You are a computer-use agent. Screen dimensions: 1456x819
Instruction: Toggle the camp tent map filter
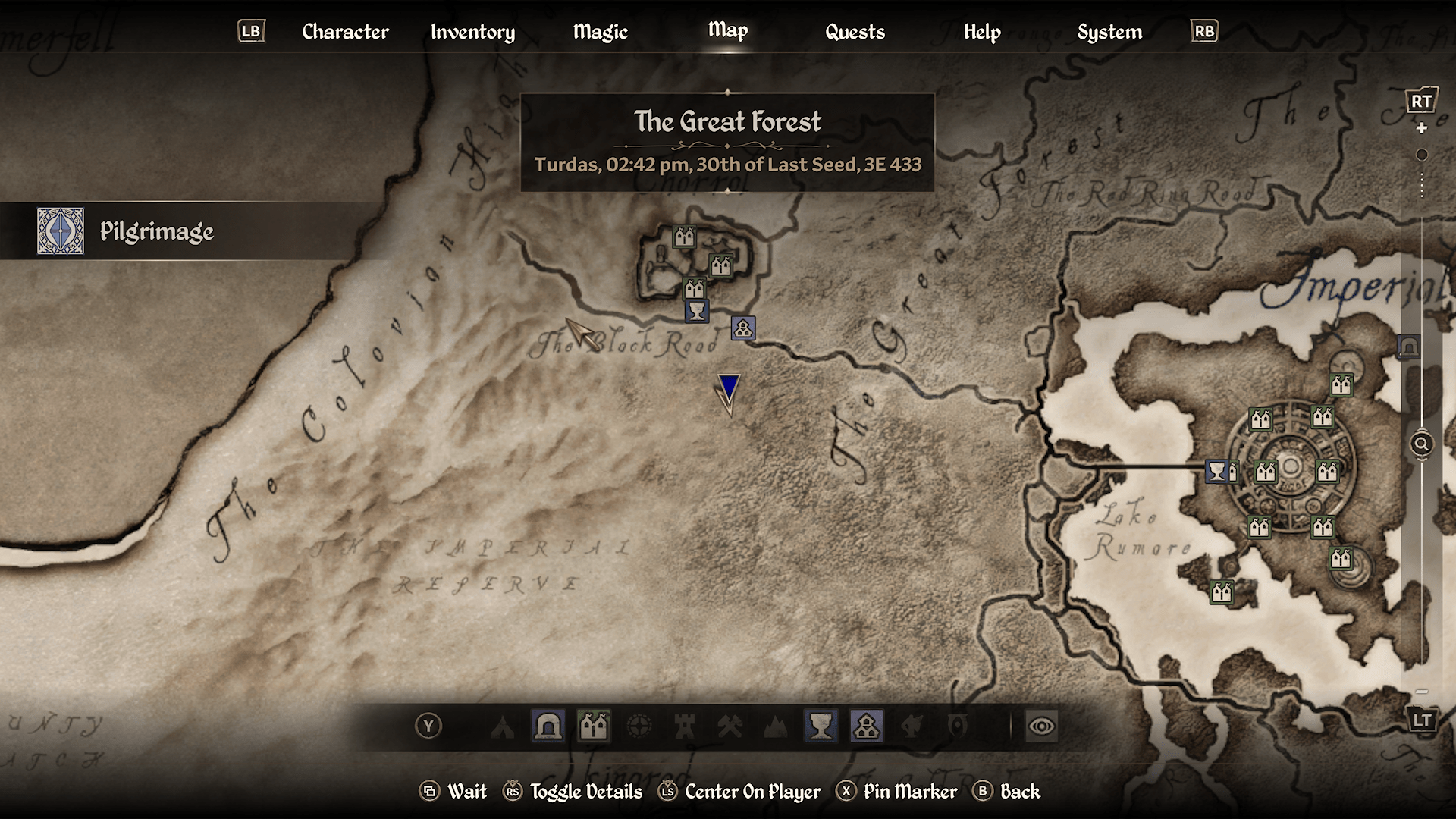point(503,726)
